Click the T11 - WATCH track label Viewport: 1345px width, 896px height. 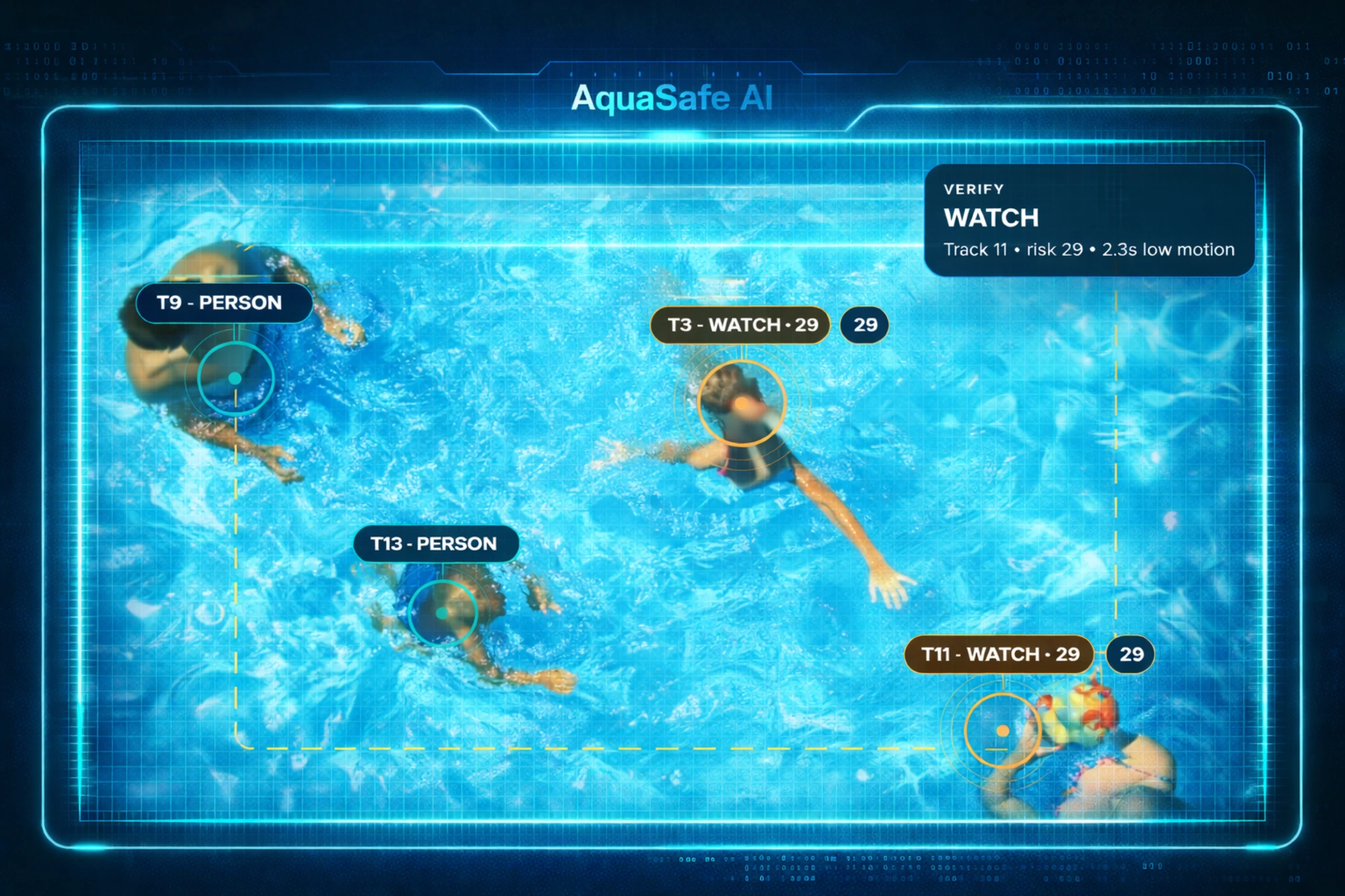[x=998, y=654]
